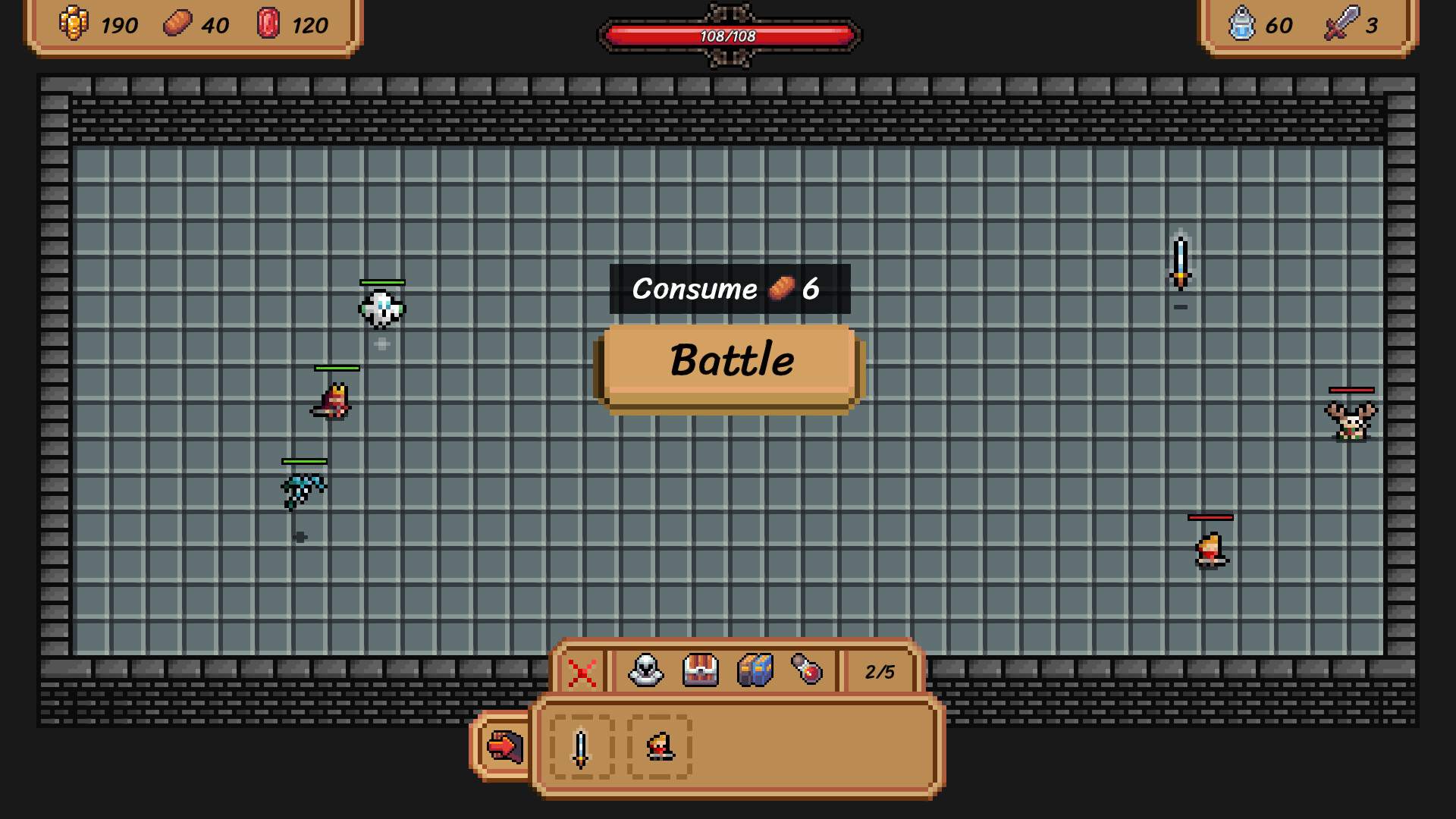Click the ghost enemy unit on the grid
Viewport: 1456px width, 819px height.
(x=381, y=309)
